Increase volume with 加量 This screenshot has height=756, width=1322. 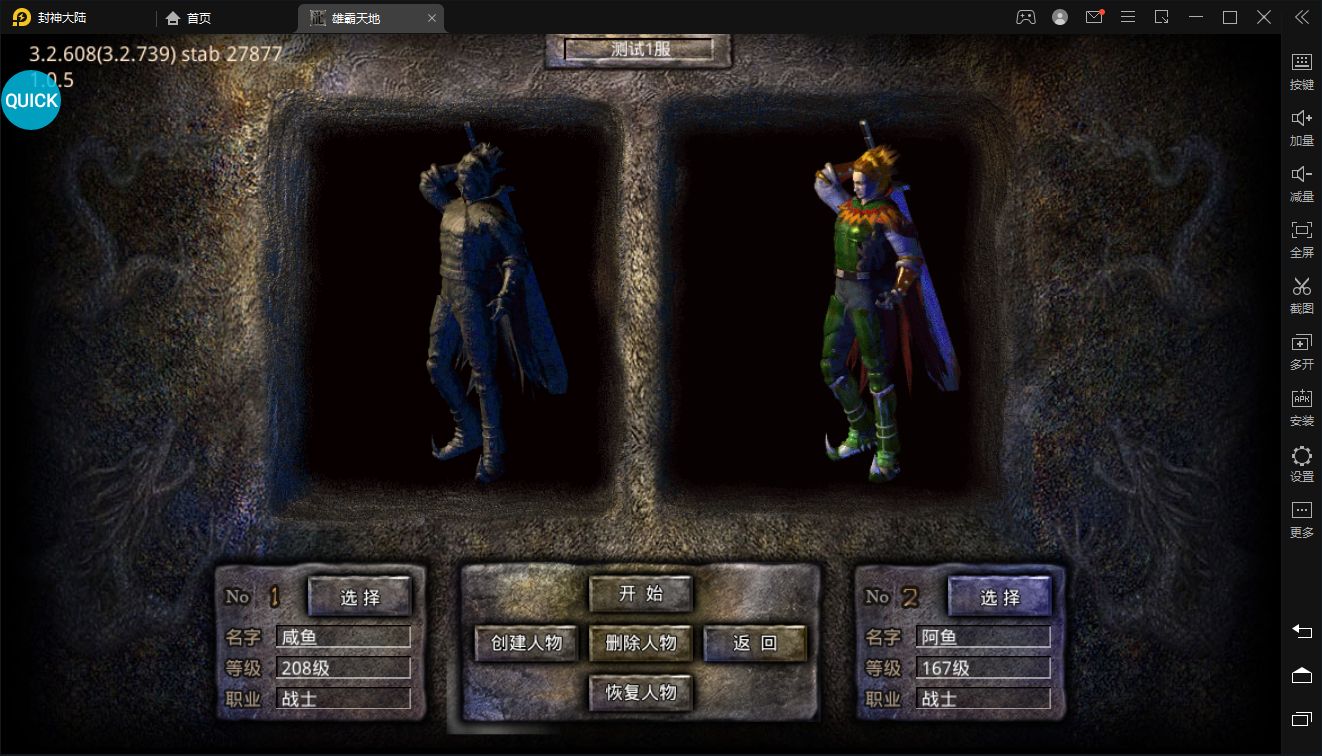[x=1301, y=128]
